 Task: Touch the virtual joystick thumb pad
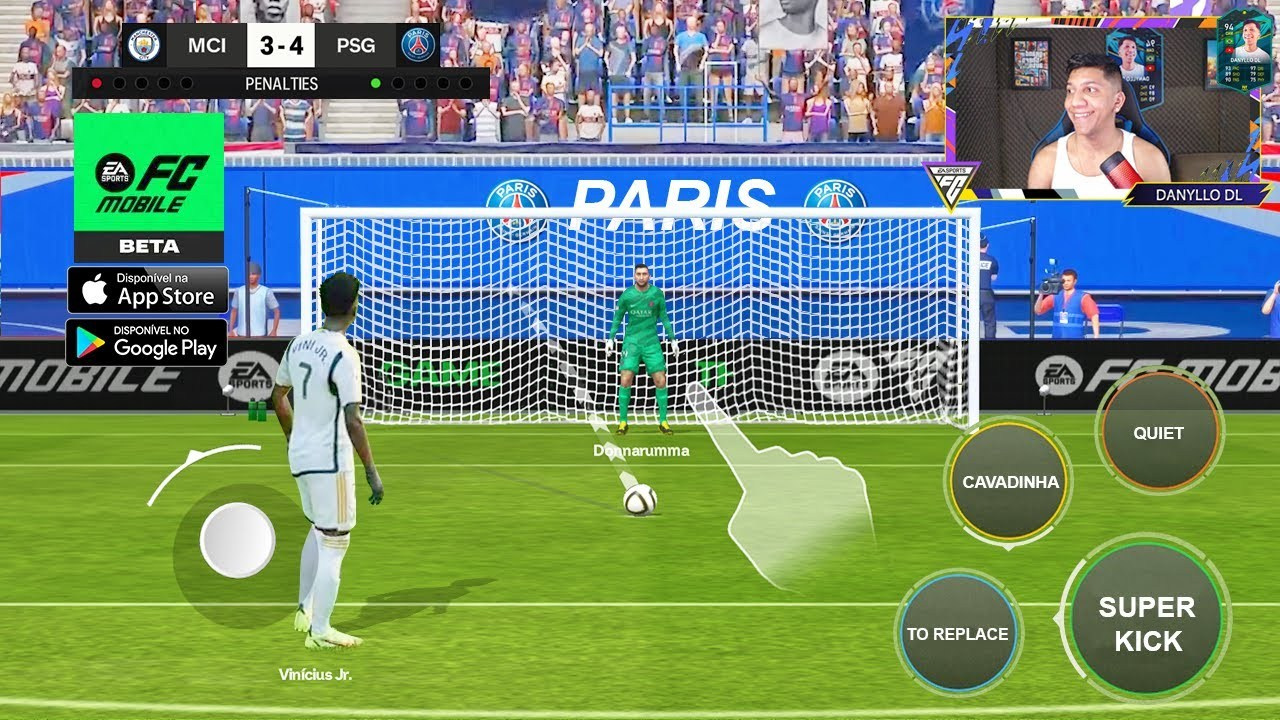(x=237, y=540)
